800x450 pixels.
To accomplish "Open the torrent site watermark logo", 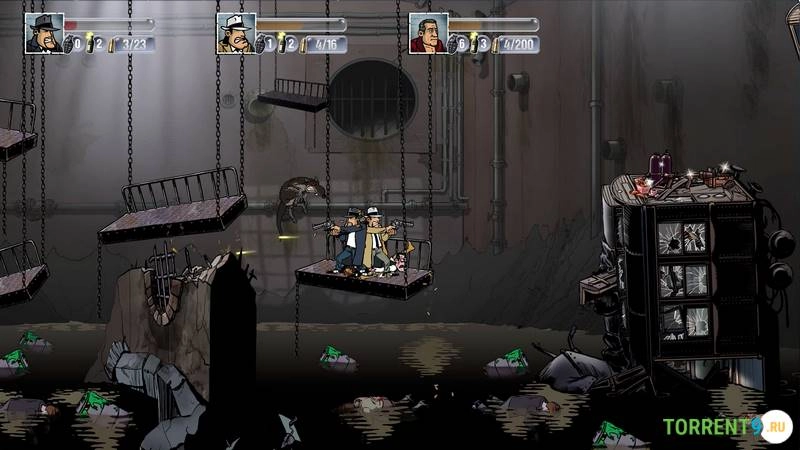I will (726, 426).
